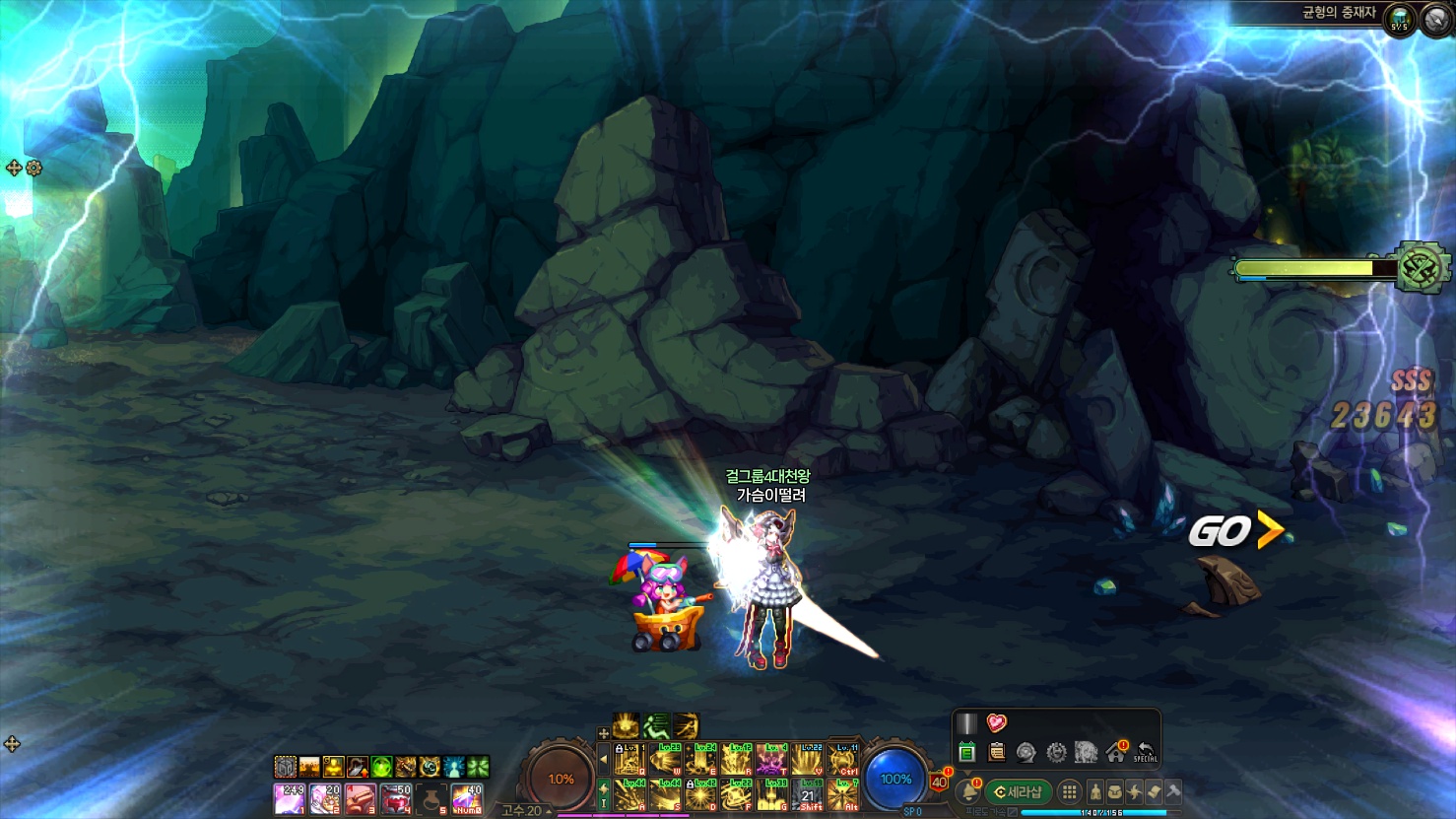The image size is (1456, 819).
Task: Click the red level 40 badge
Action: 939,782
